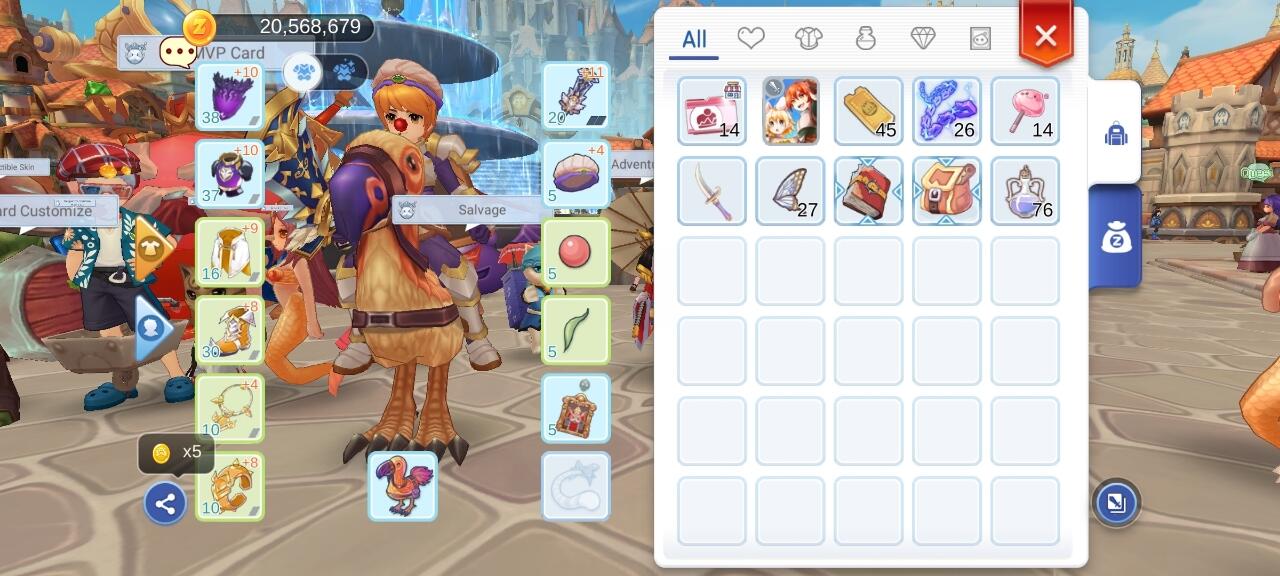Switch to the Zeny money bag side tab
Viewport: 1280px width, 576px height.
(x=1115, y=236)
